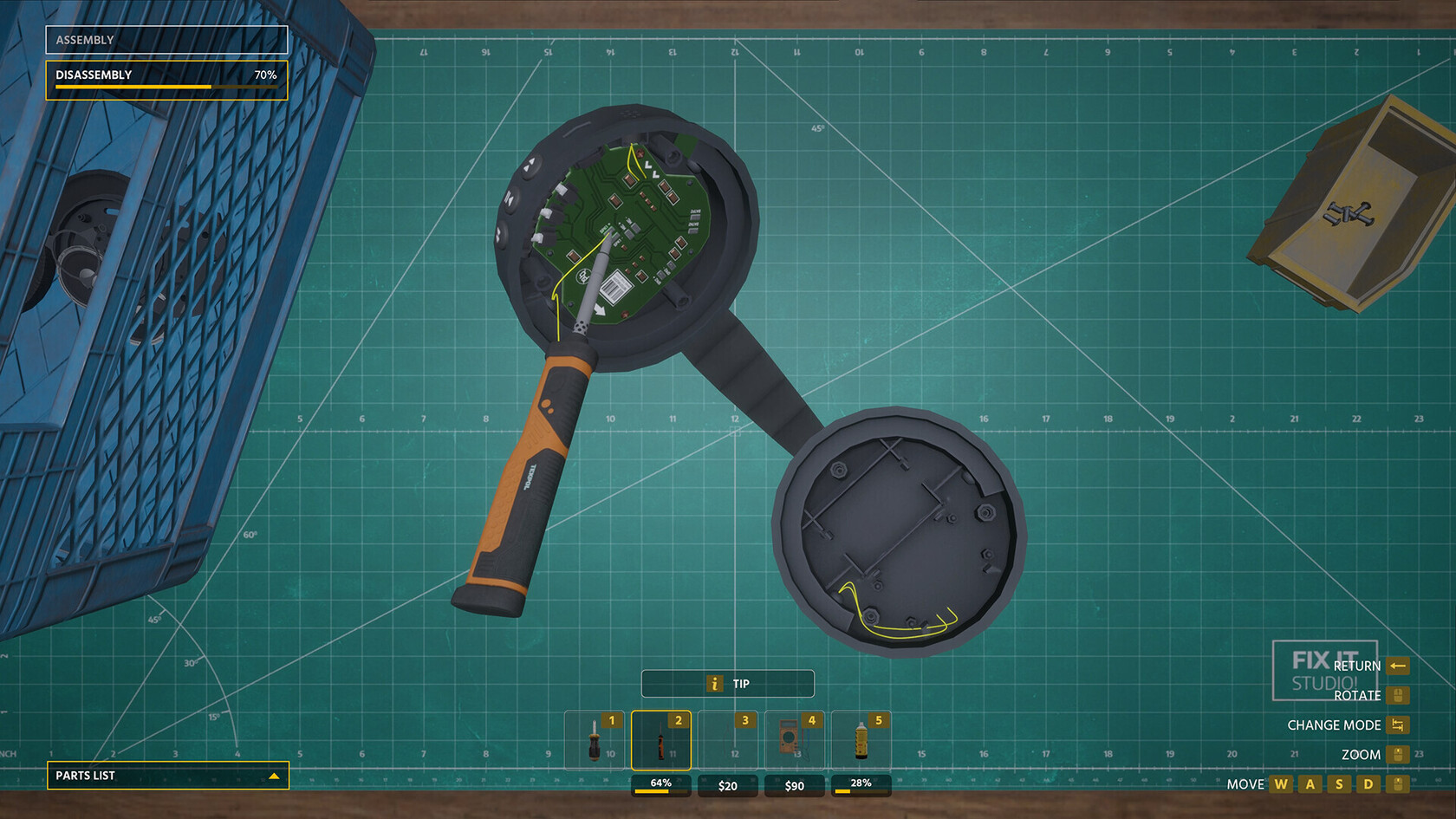Click the Return arrow button
This screenshot has width=1456, height=819.
pos(1398,666)
